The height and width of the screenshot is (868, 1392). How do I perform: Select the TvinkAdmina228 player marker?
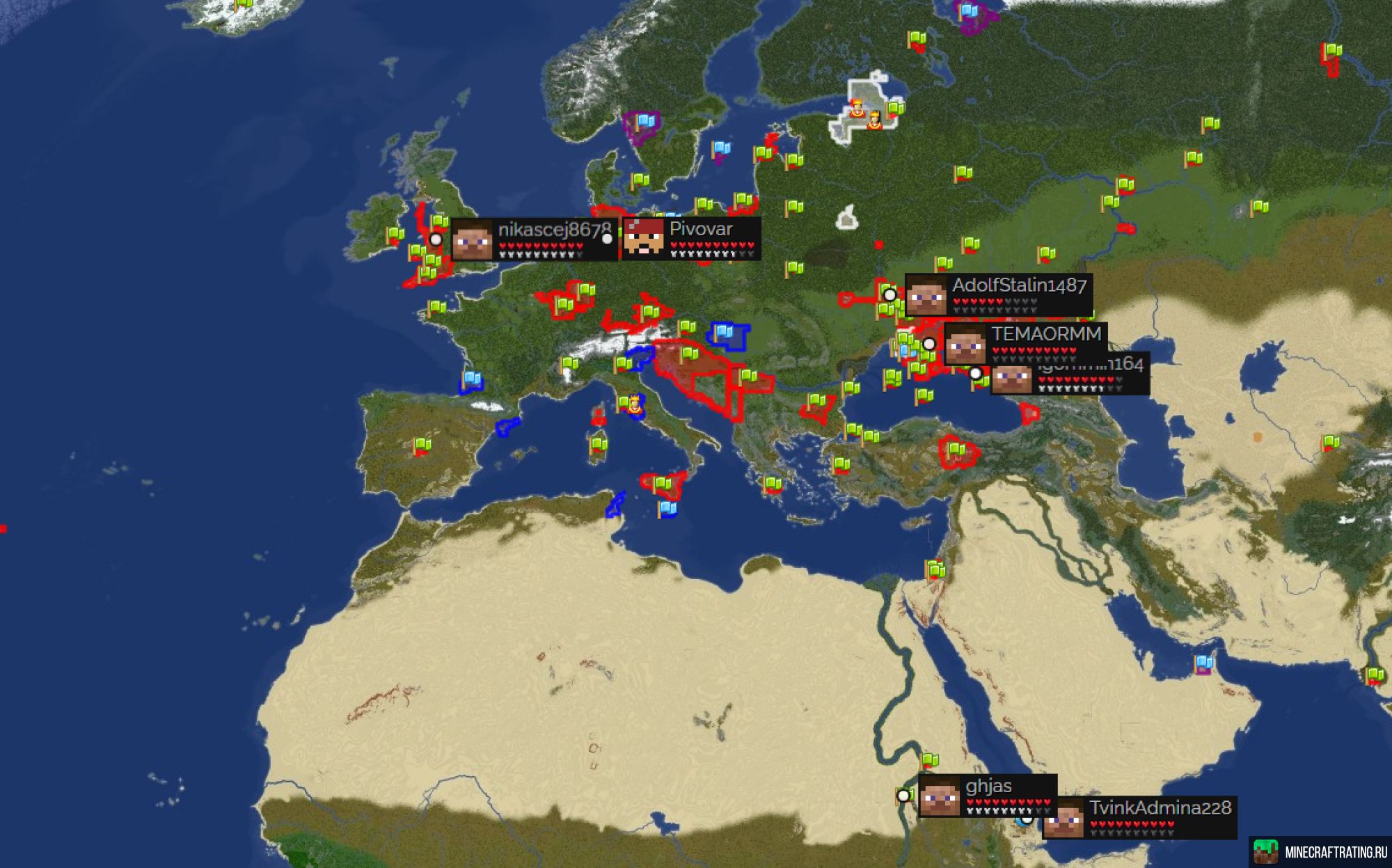pyautogui.click(x=1027, y=819)
